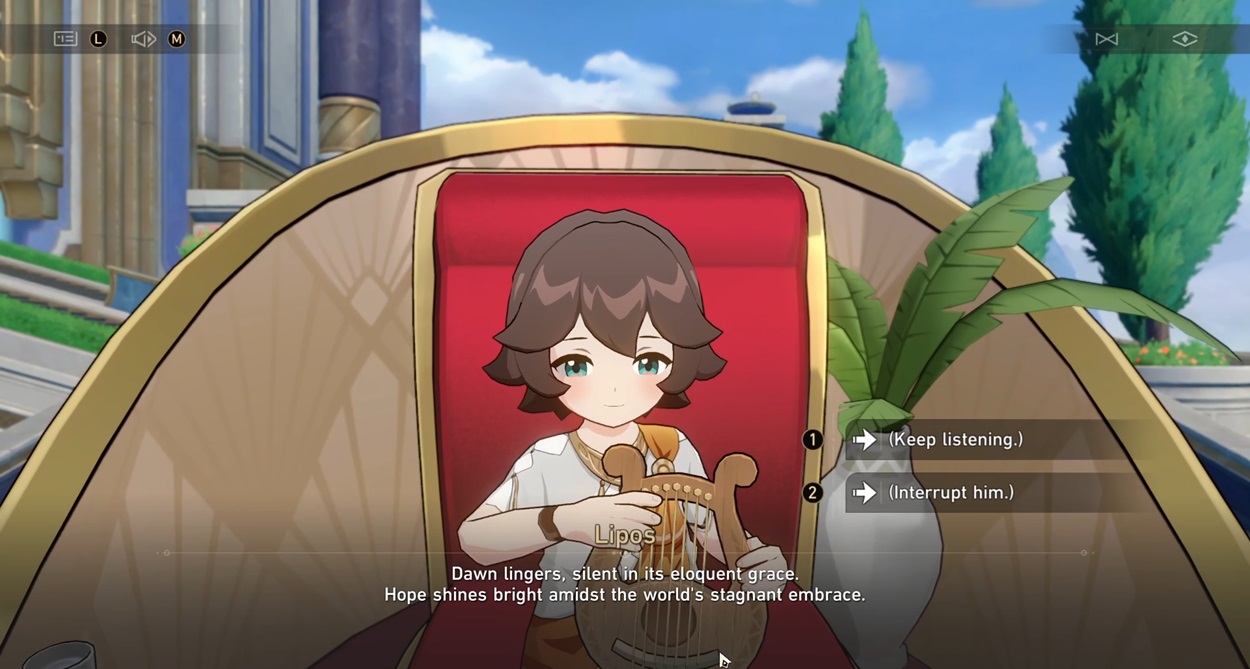
Task: Choose the "(Keep listening.)" dialogue option
Action: [x=955, y=440]
